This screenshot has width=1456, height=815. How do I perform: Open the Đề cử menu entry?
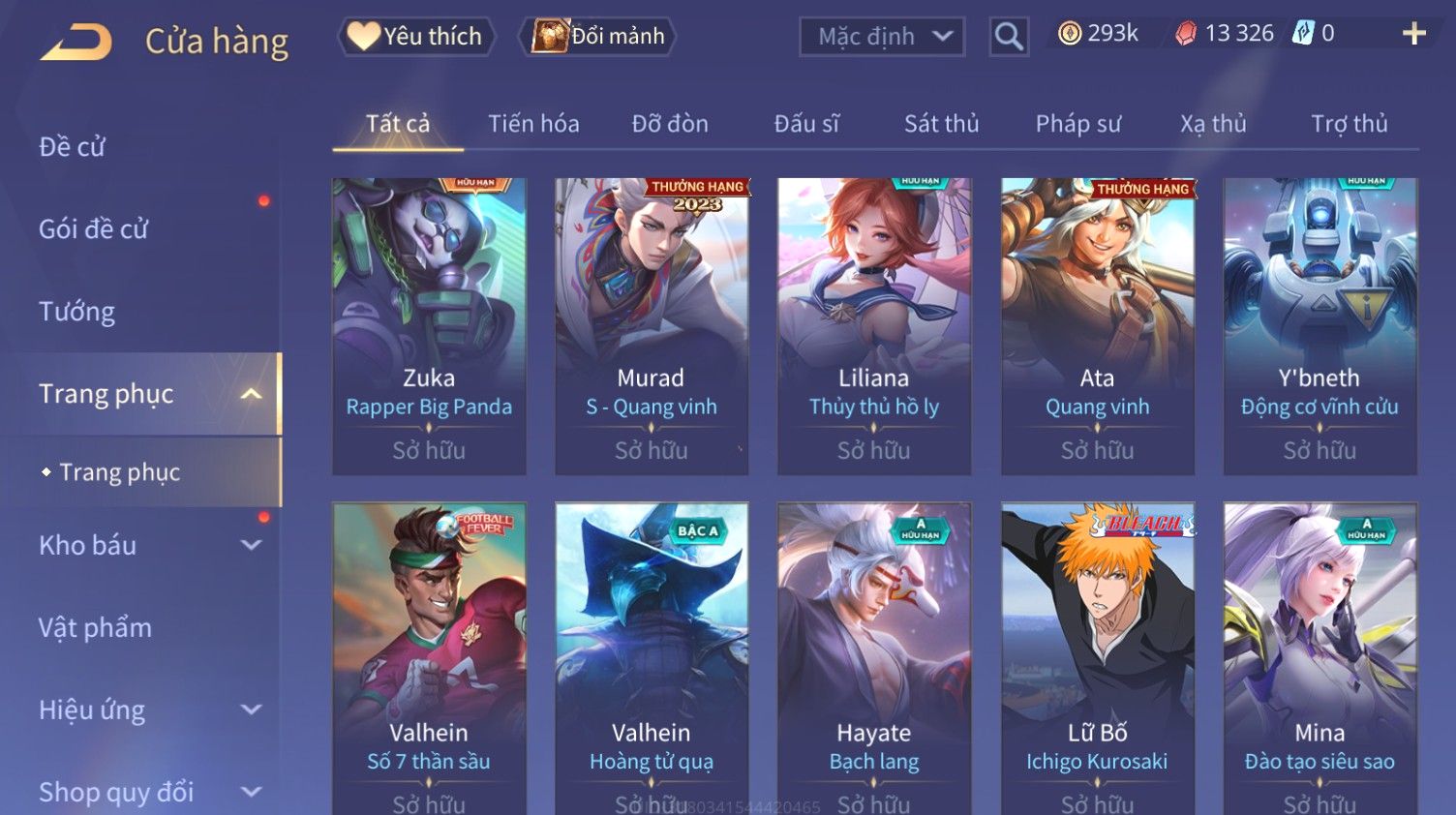(x=73, y=147)
